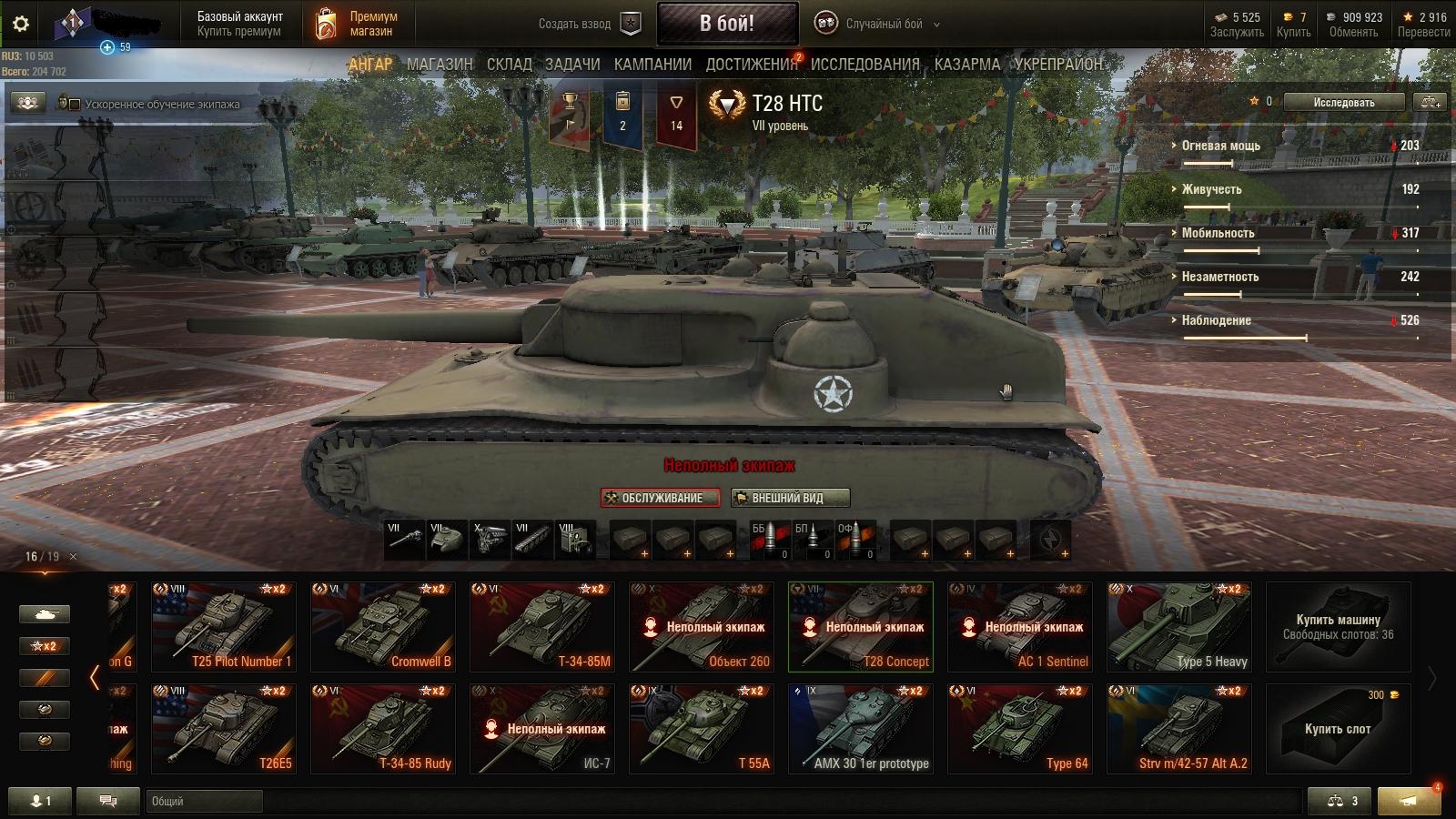The height and width of the screenshot is (819, 1456).
Task: Toggle Ускоренное обучение экипажа checkbox
Action: 75,105
